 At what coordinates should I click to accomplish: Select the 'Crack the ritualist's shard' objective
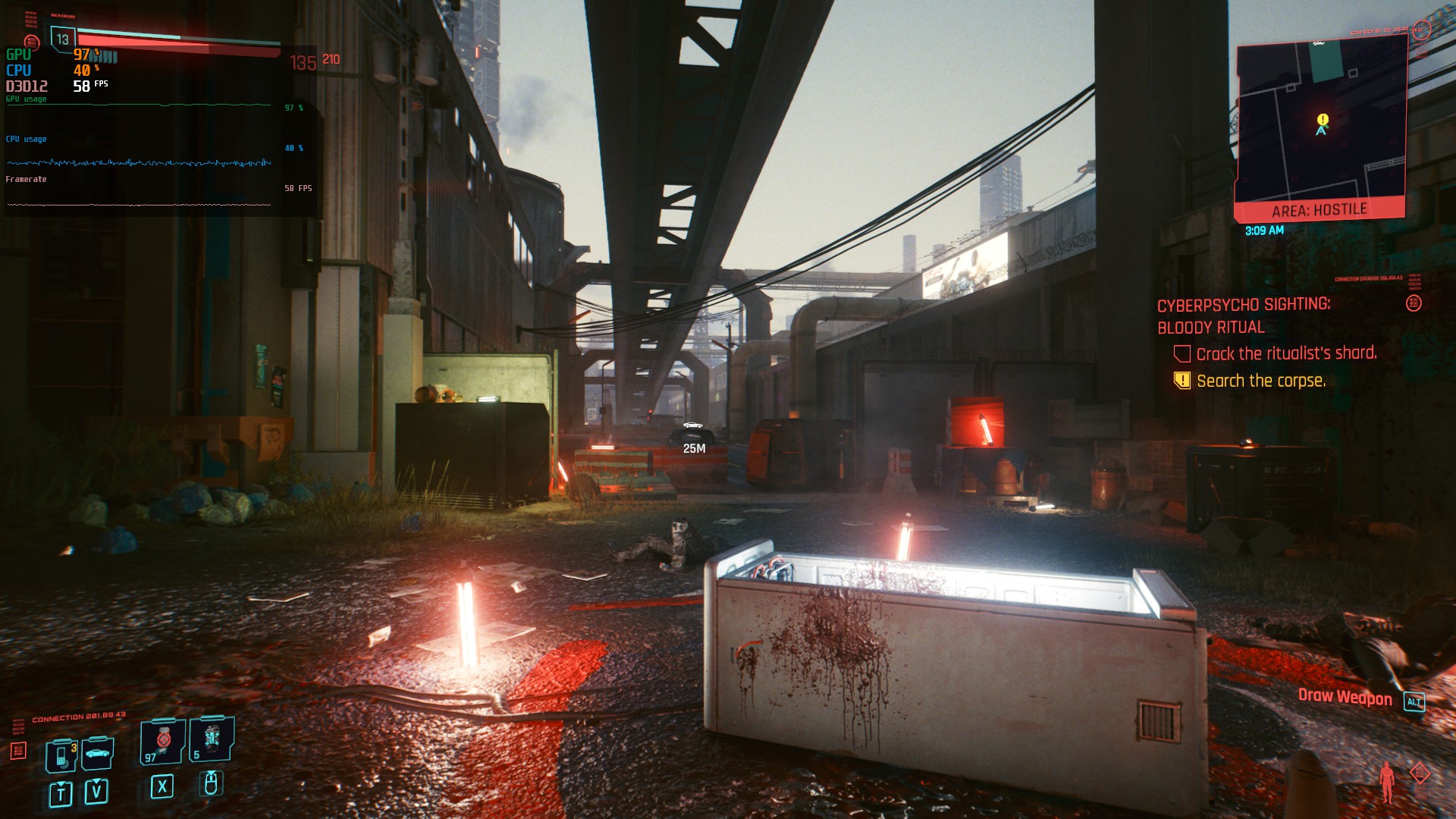point(1286,353)
